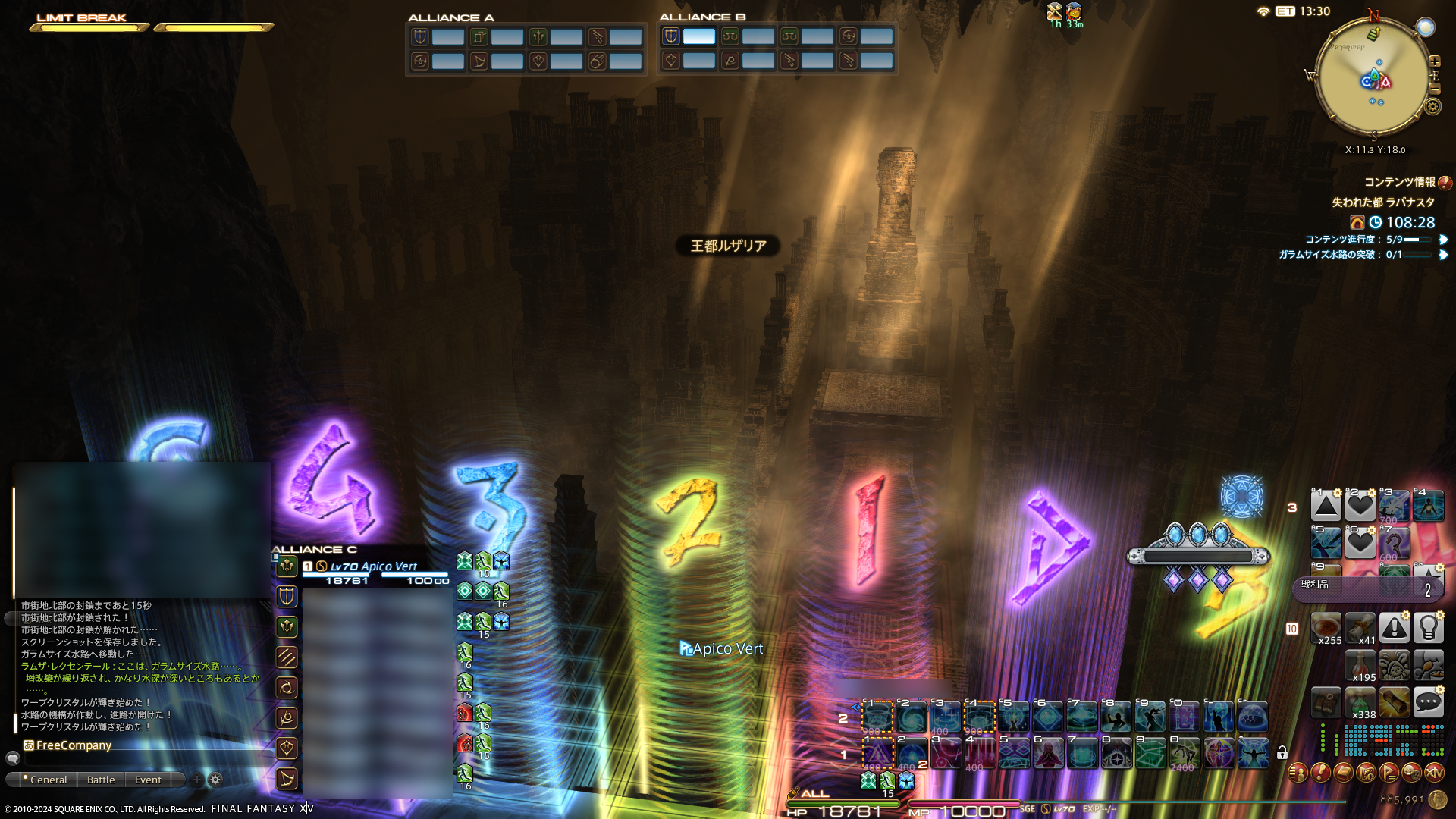This screenshot has width=1456, height=819.
Task: Switch to the Battle chat tab
Action: (x=101, y=780)
